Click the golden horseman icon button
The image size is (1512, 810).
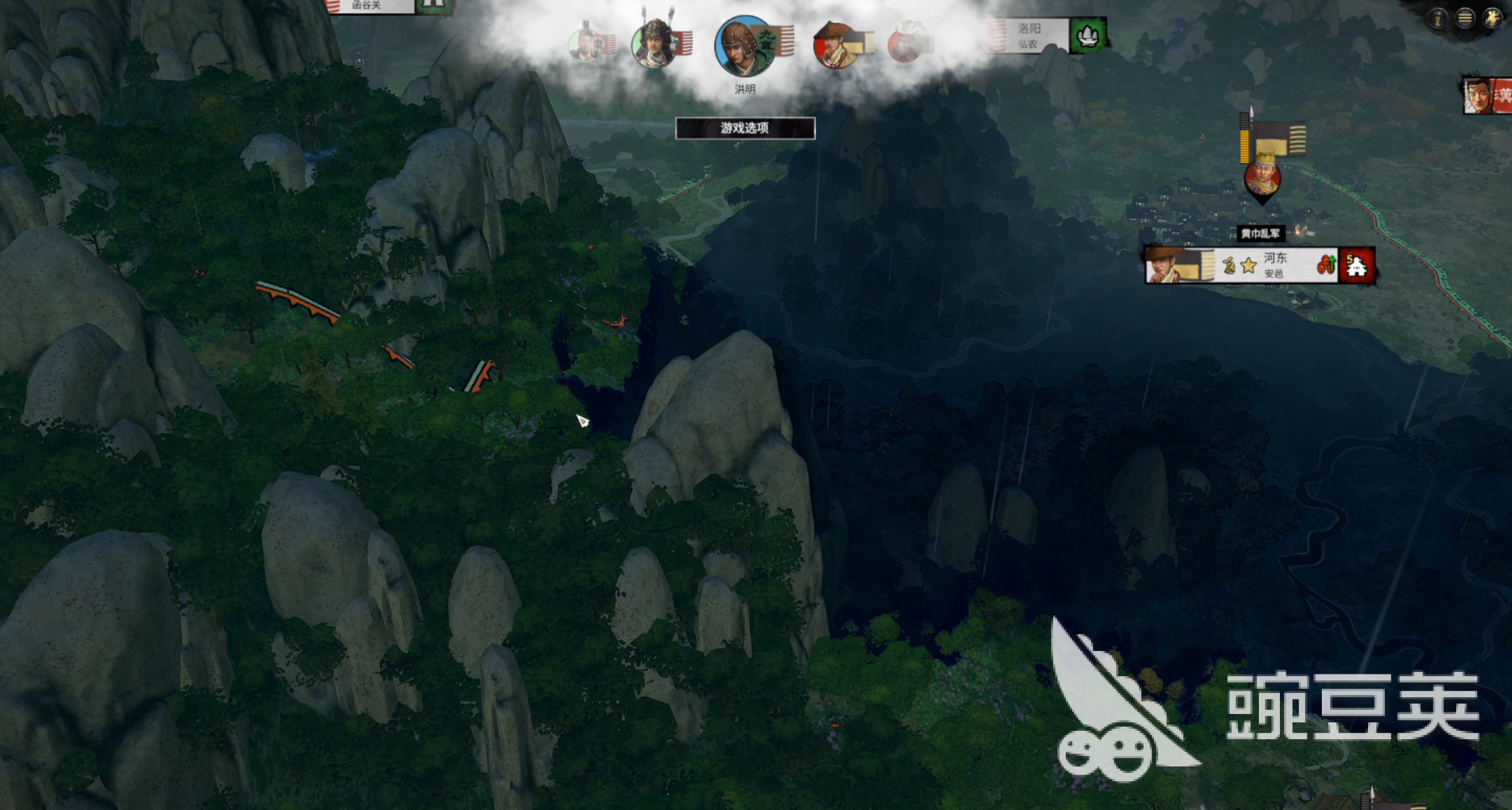coord(1493,18)
